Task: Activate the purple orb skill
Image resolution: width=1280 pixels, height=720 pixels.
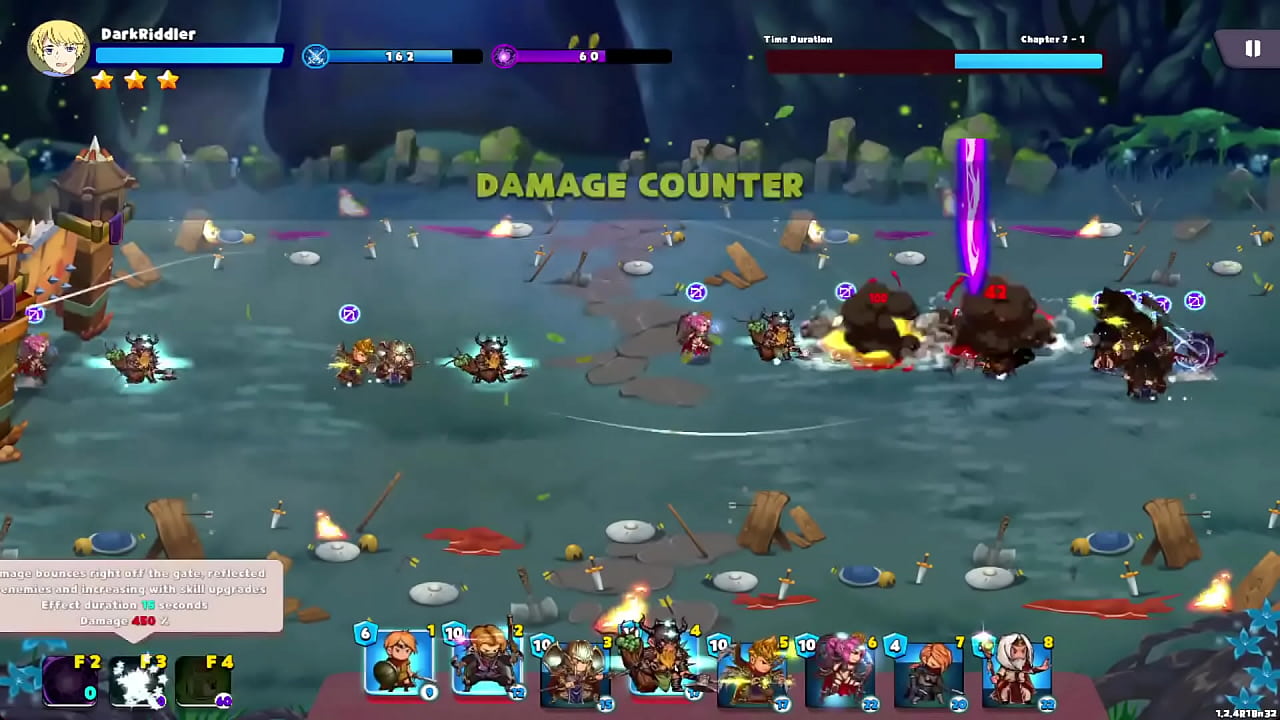Action: pyautogui.click(x=70, y=681)
